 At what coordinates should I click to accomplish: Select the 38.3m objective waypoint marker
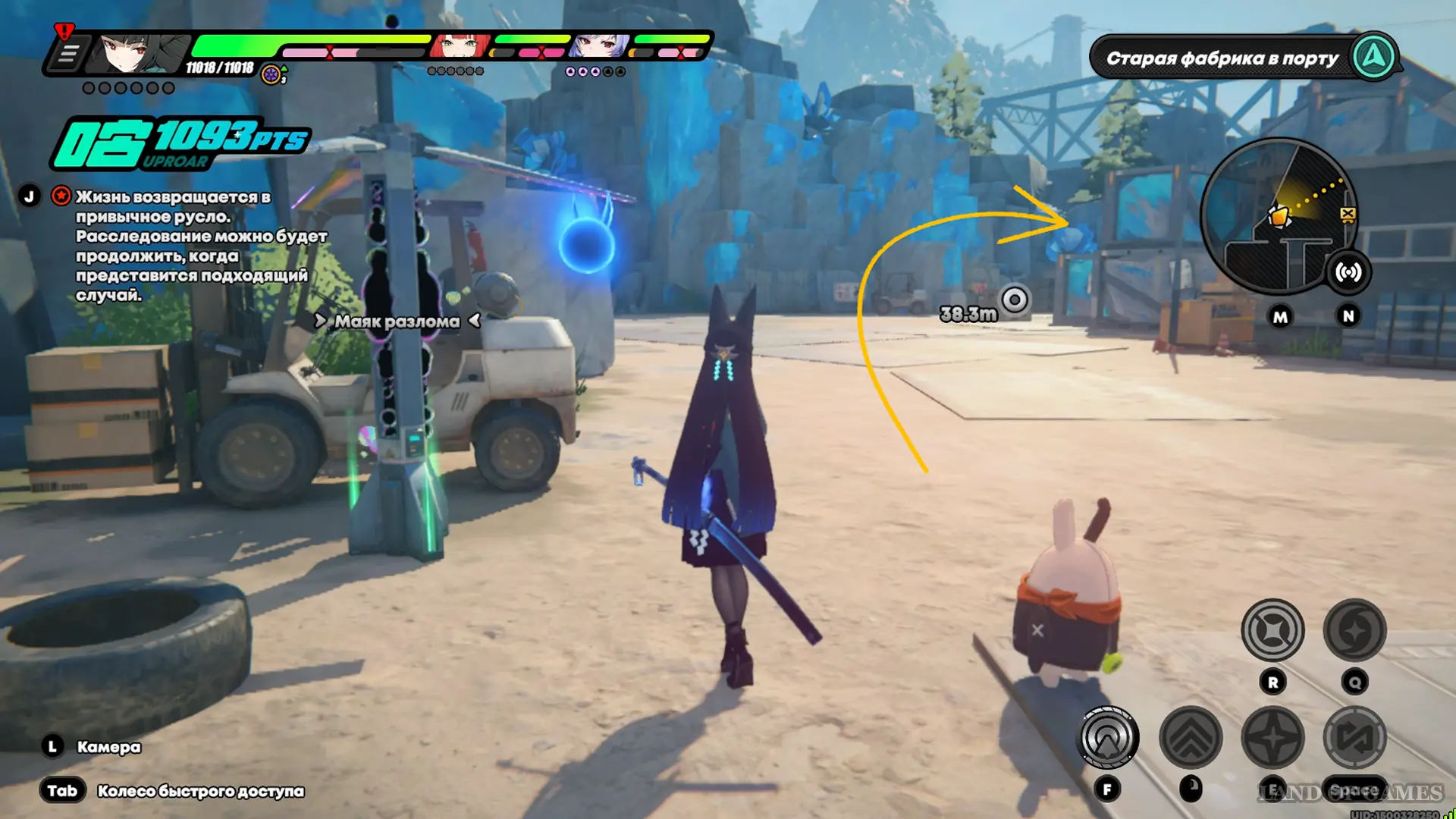click(1015, 300)
